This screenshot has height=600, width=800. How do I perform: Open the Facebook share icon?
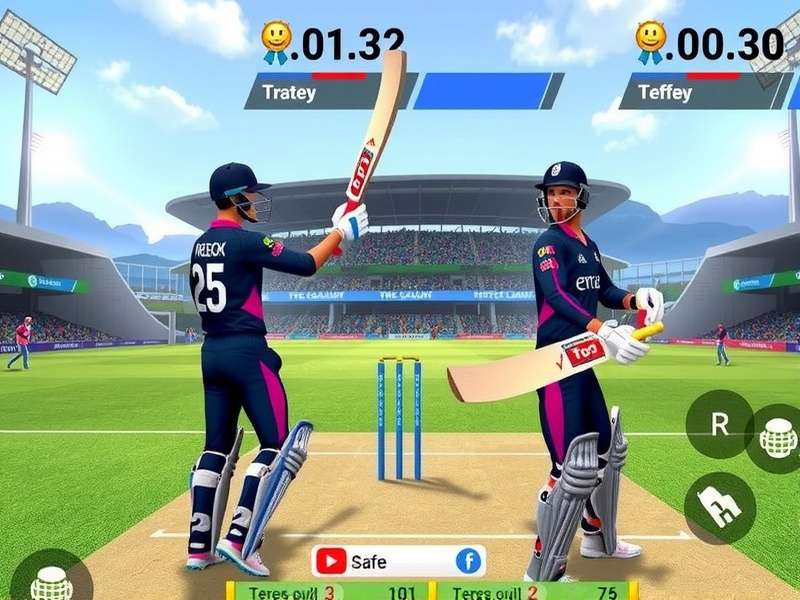pos(468,561)
